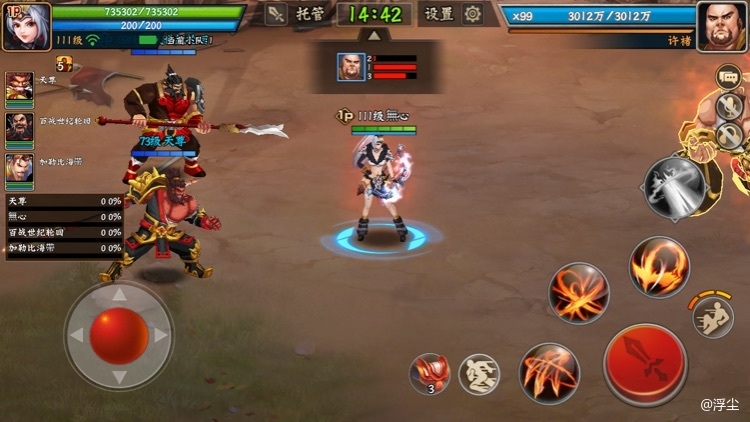Use the red armor item with count 3
750x422 pixels.
pyautogui.click(x=429, y=373)
